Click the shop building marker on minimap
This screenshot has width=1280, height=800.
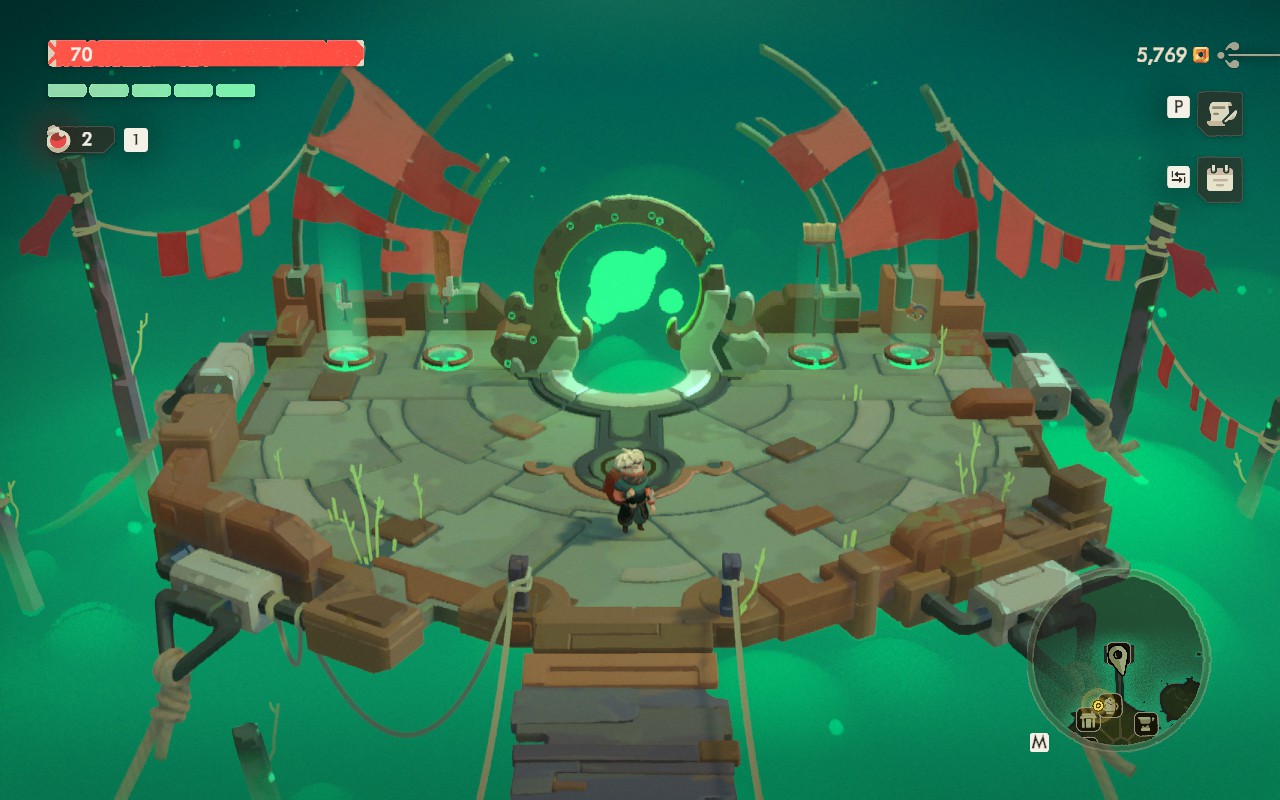click(1087, 720)
